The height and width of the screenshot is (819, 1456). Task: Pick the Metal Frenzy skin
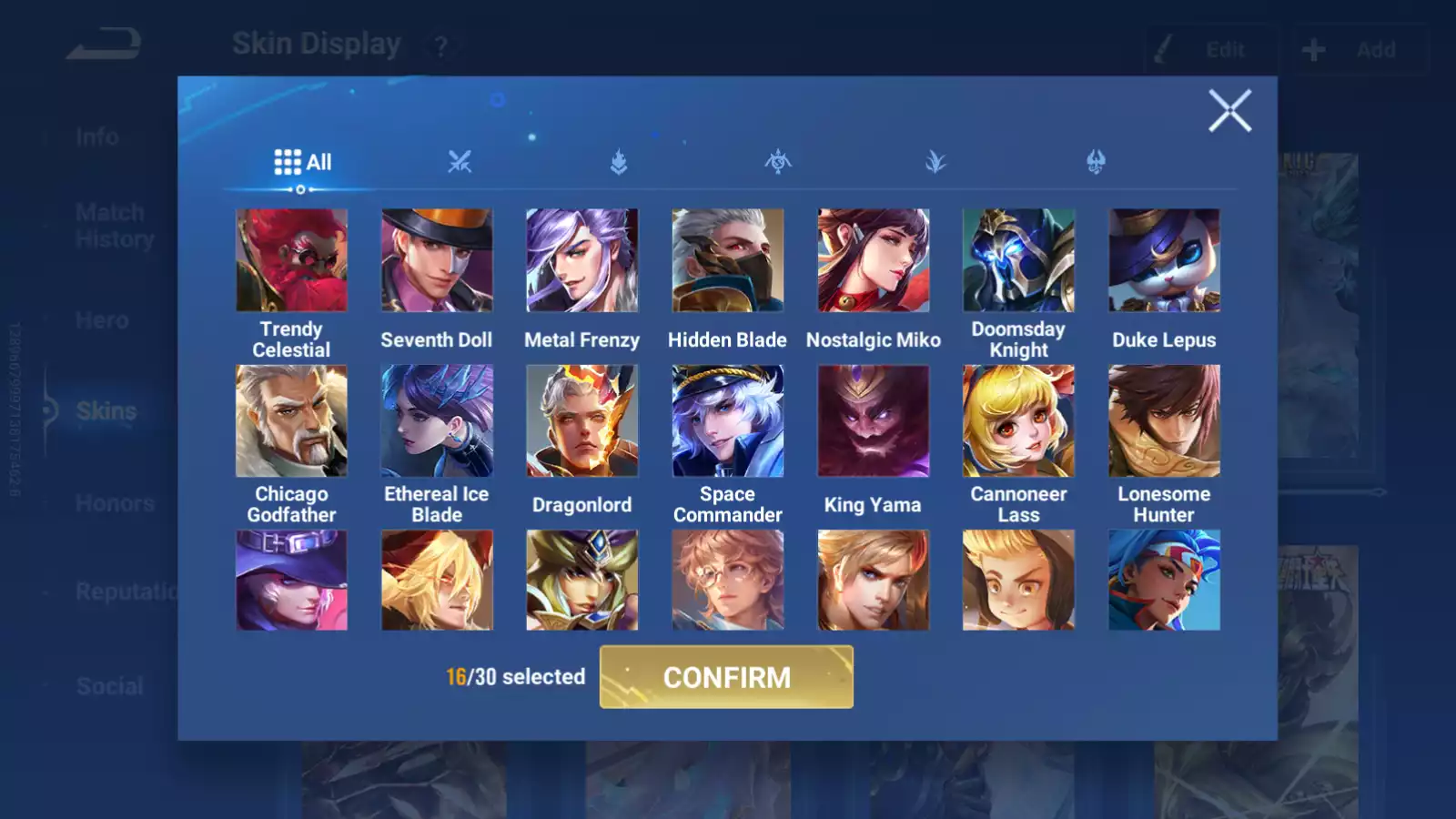coord(582,260)
